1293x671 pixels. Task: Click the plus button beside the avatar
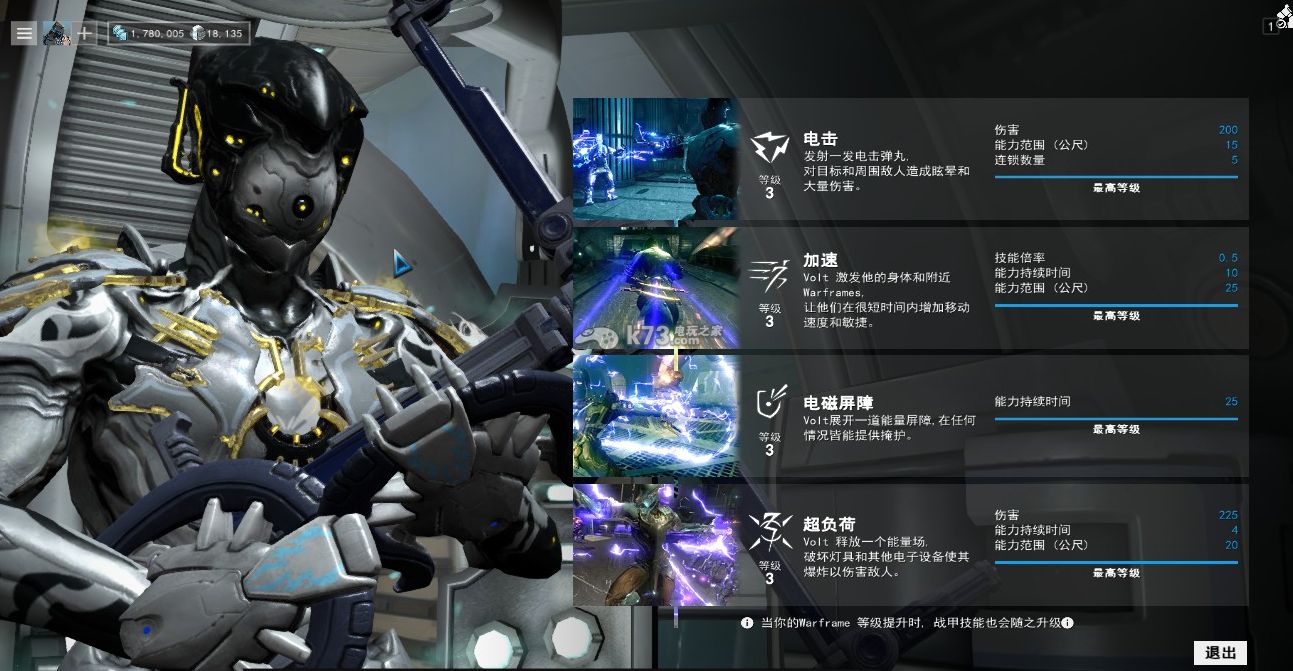85,33
